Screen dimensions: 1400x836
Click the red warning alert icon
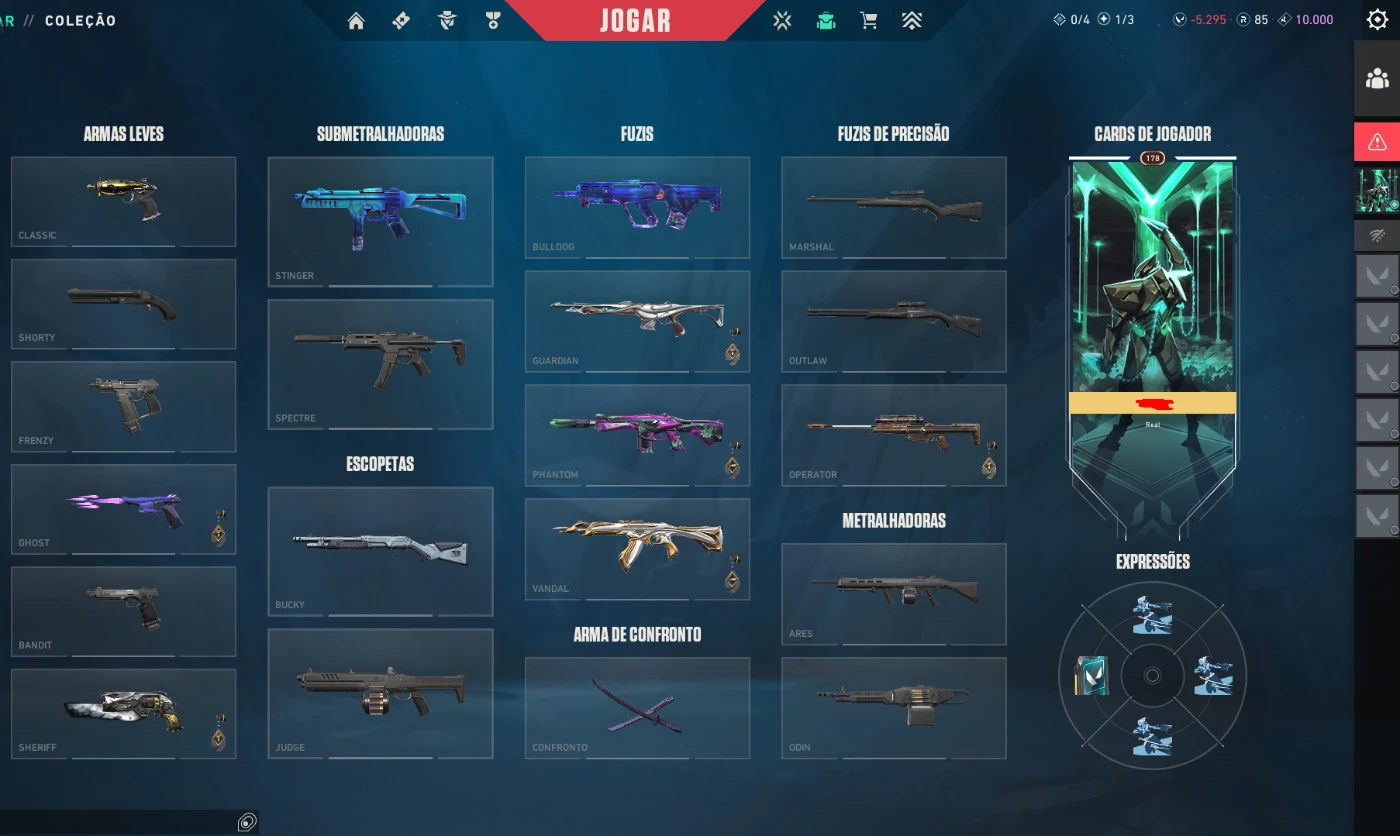coord(1377,141)
